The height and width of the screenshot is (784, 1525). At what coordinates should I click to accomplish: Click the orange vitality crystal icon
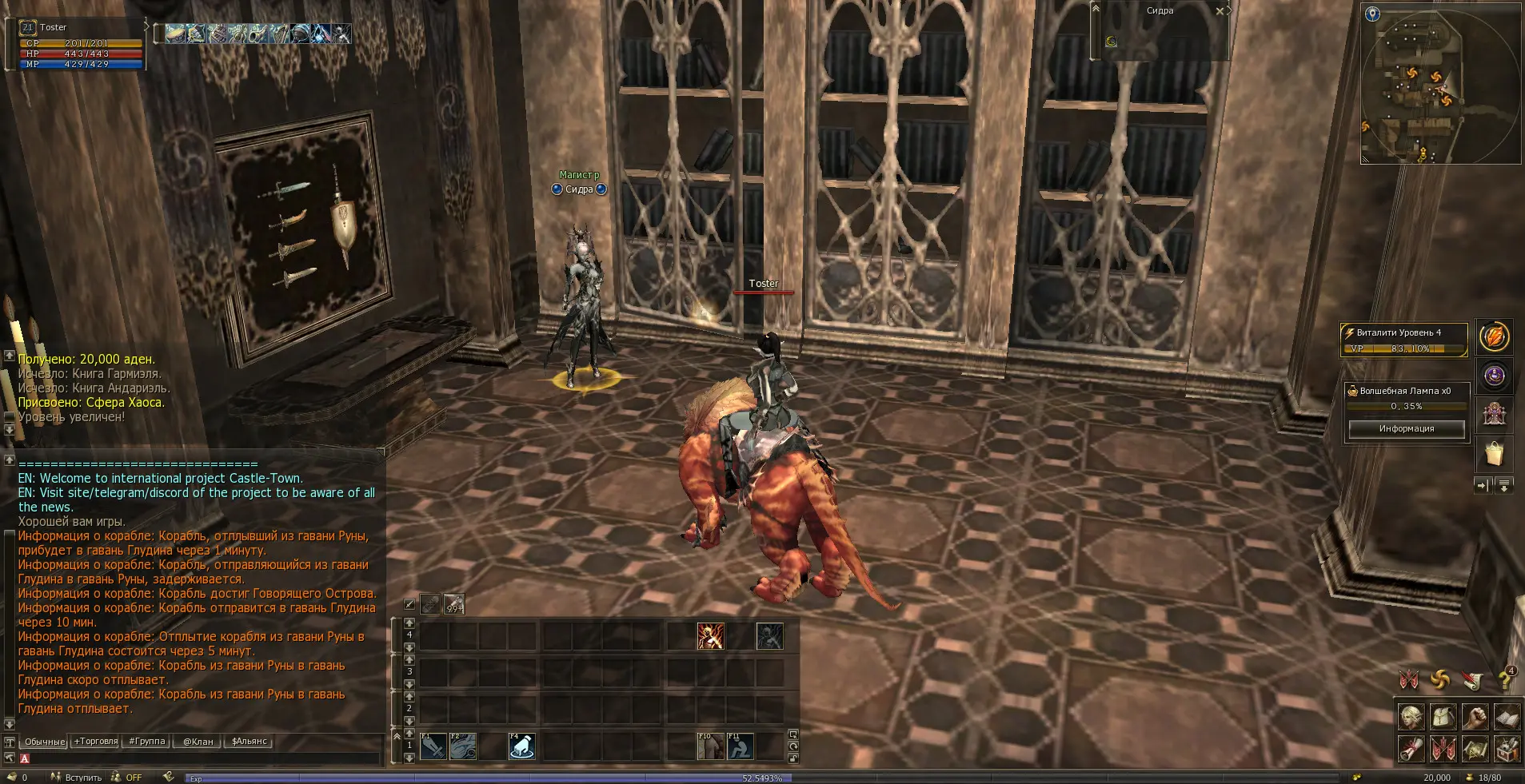coord(1494,337)
